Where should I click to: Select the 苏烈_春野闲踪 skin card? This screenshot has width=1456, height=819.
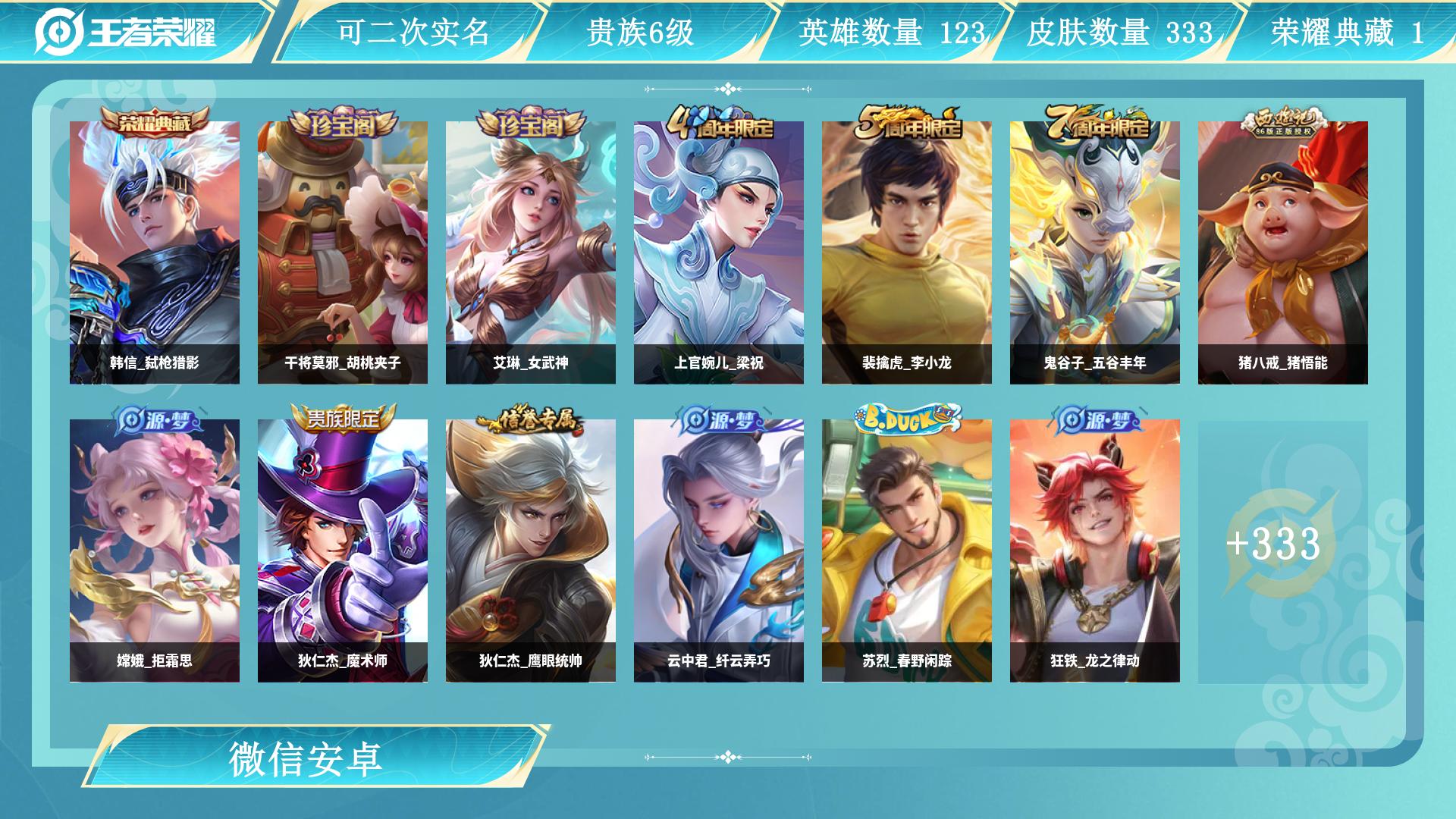pyautogui.click(x=907, y=551)
